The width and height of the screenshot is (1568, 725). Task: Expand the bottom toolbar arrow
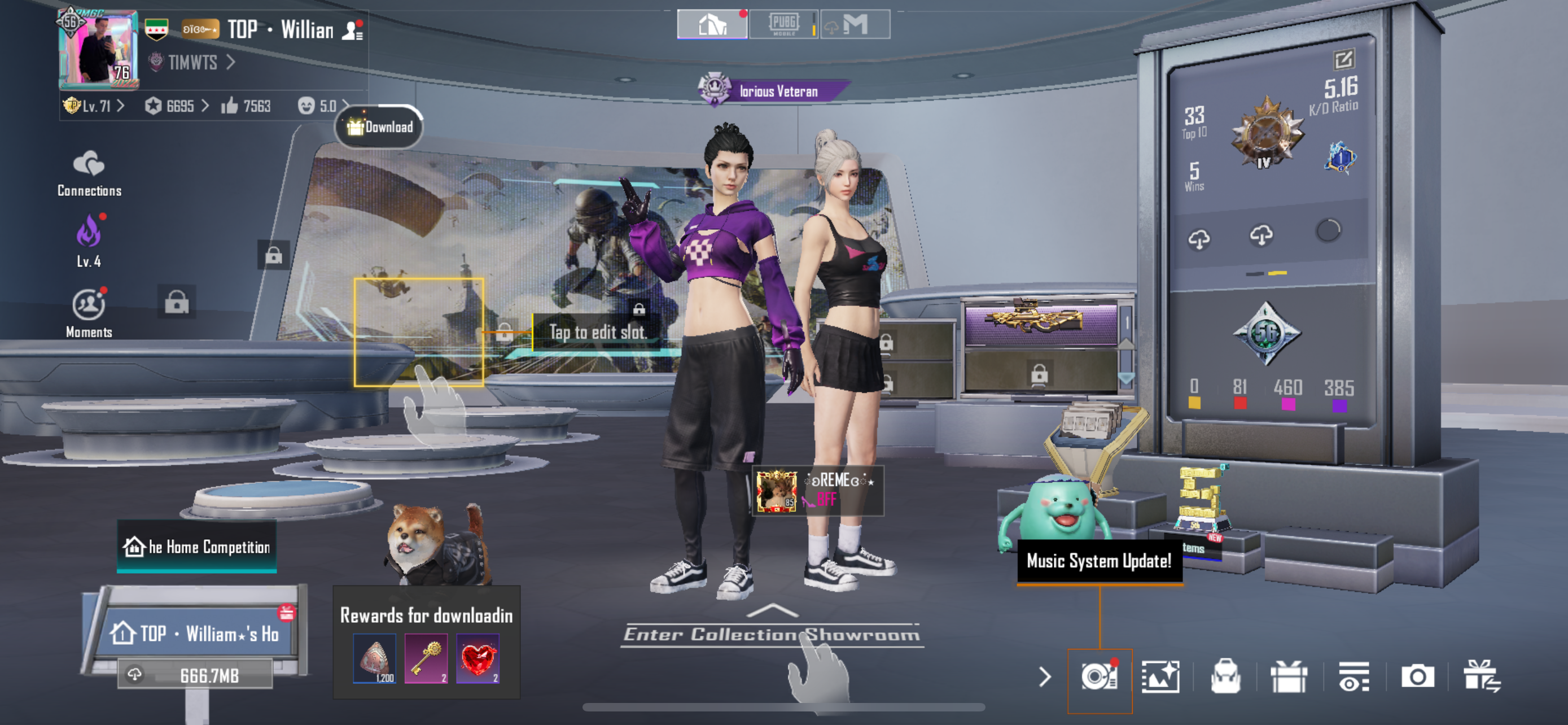point(1045,677)
